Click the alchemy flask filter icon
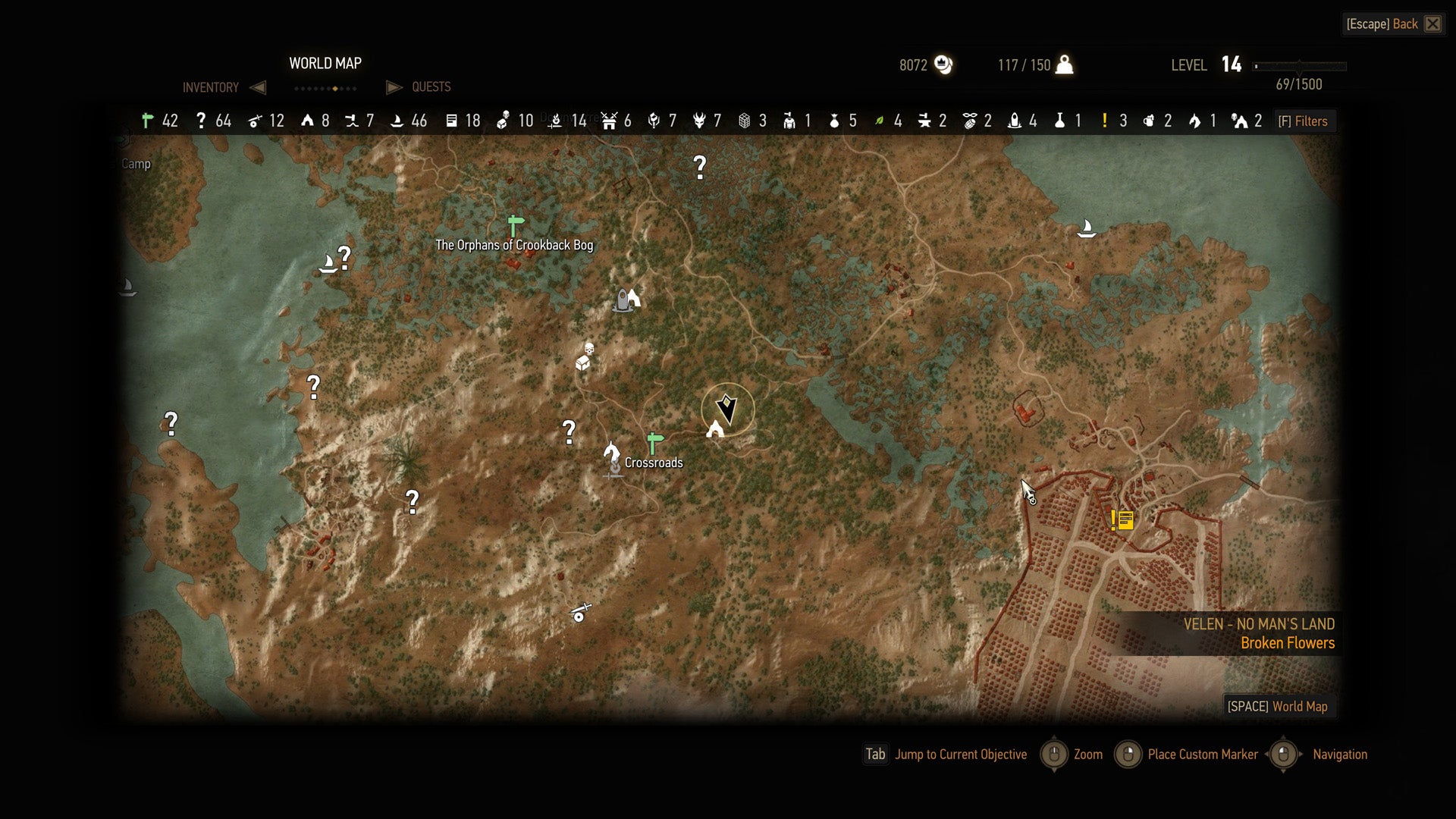 point(1059,121)
